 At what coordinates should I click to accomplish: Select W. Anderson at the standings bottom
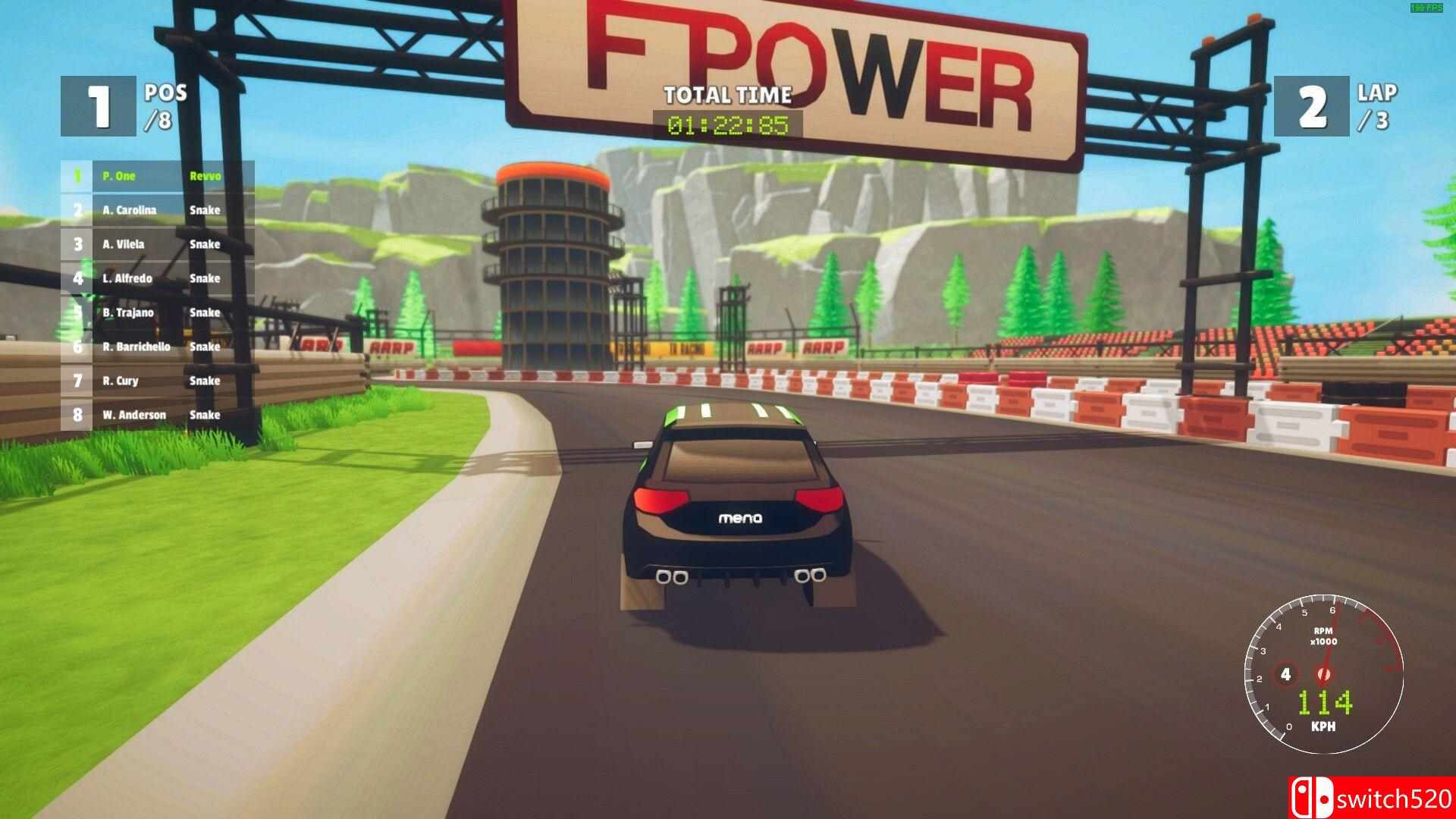[136, 415]
